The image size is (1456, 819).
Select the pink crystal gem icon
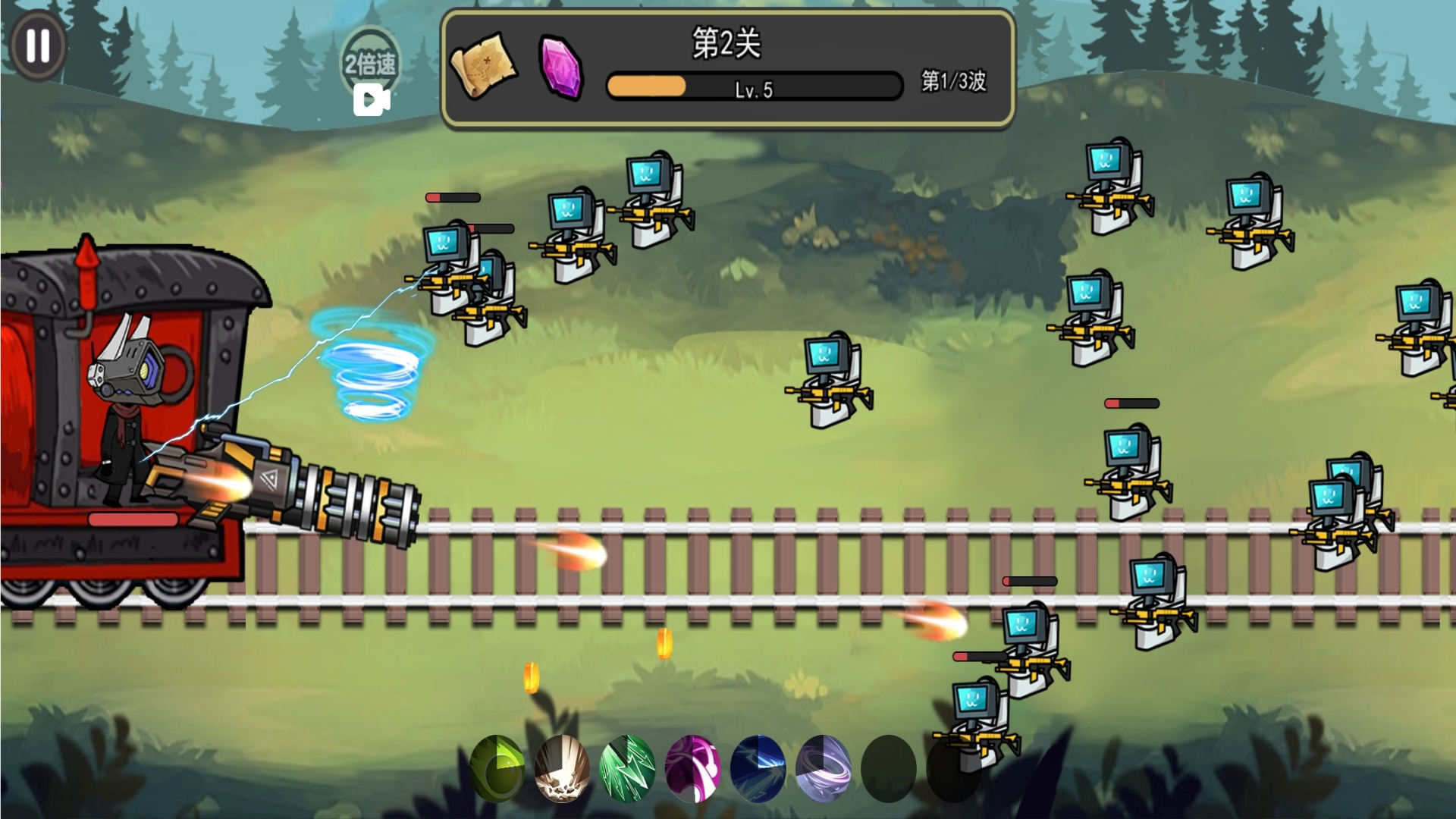click(561, 67)
